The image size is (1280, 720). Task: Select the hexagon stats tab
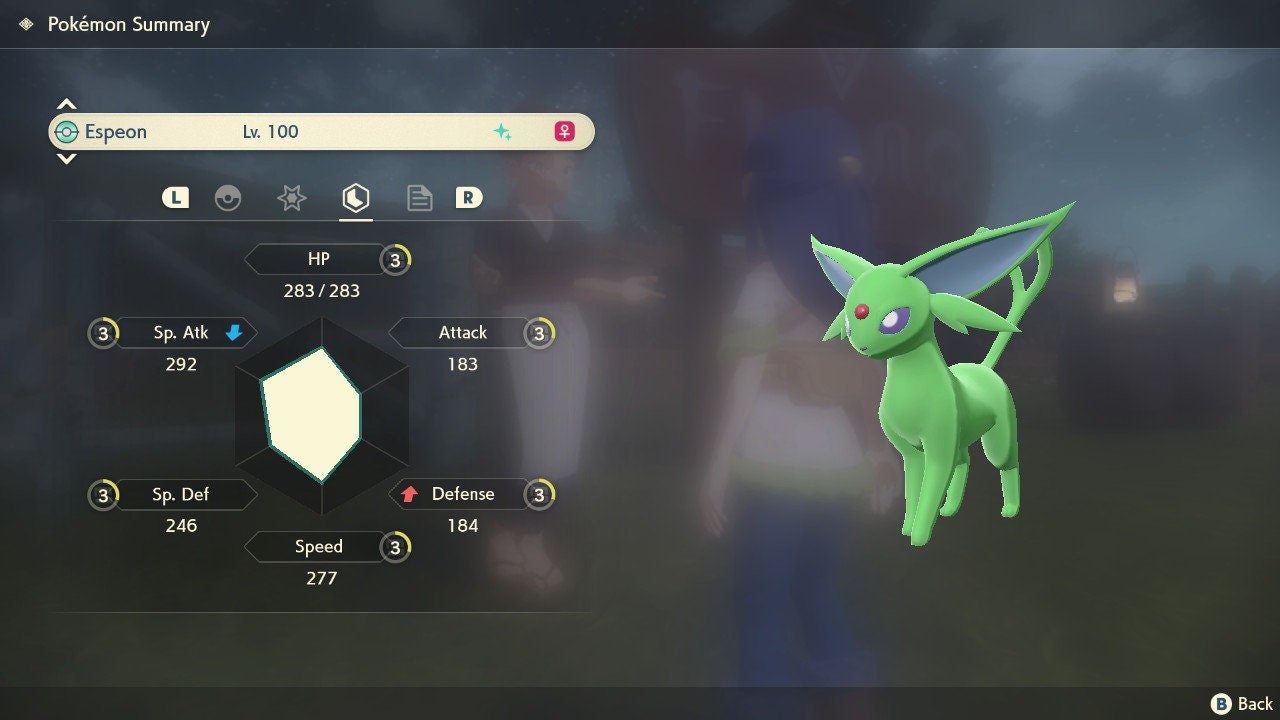(356, 198)
